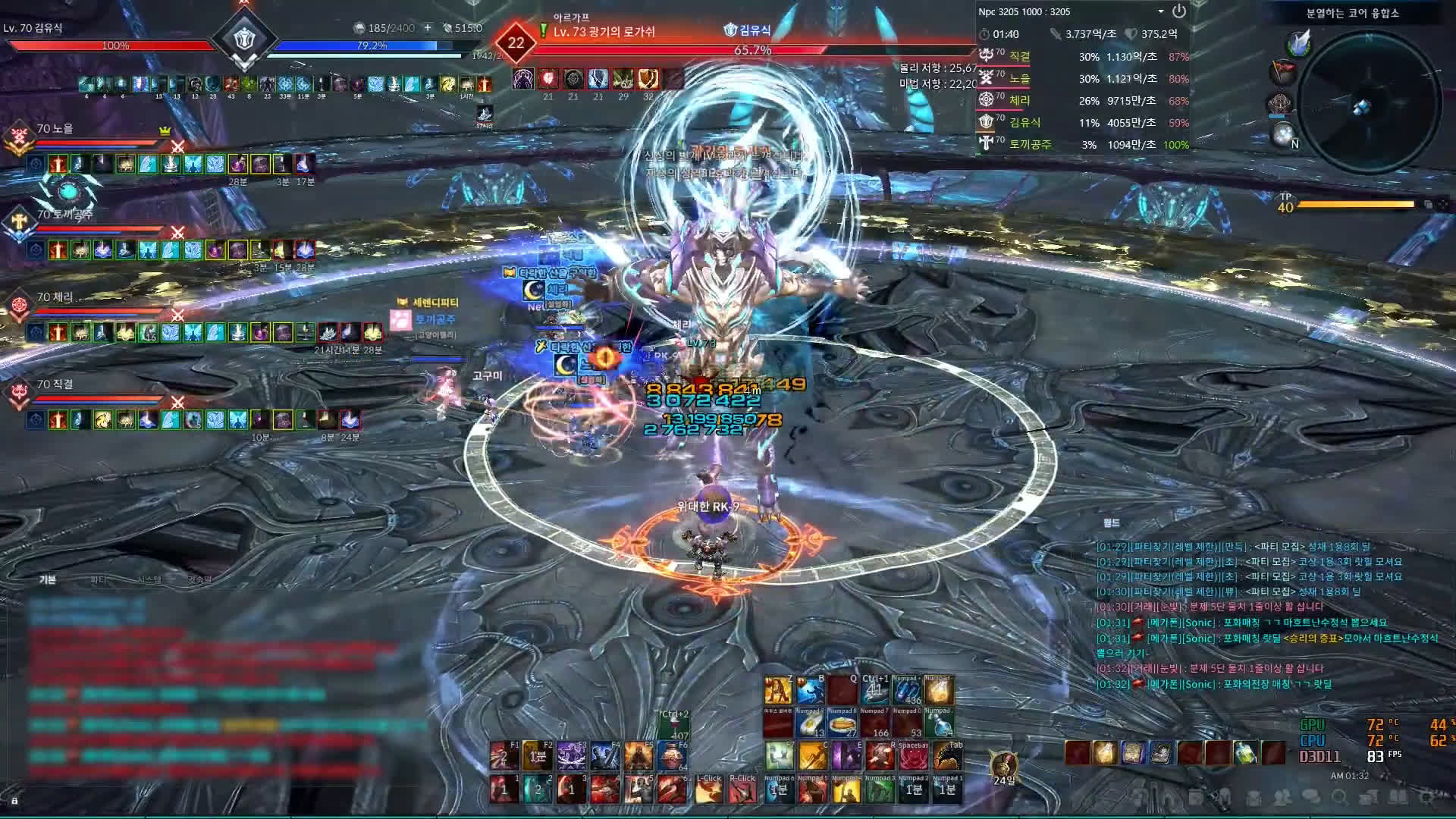Image resolution: width=1456 pixels, height=819 pixels.
Task: Use the green potion bottle in quick slots
Action: tap(1244, 753)
